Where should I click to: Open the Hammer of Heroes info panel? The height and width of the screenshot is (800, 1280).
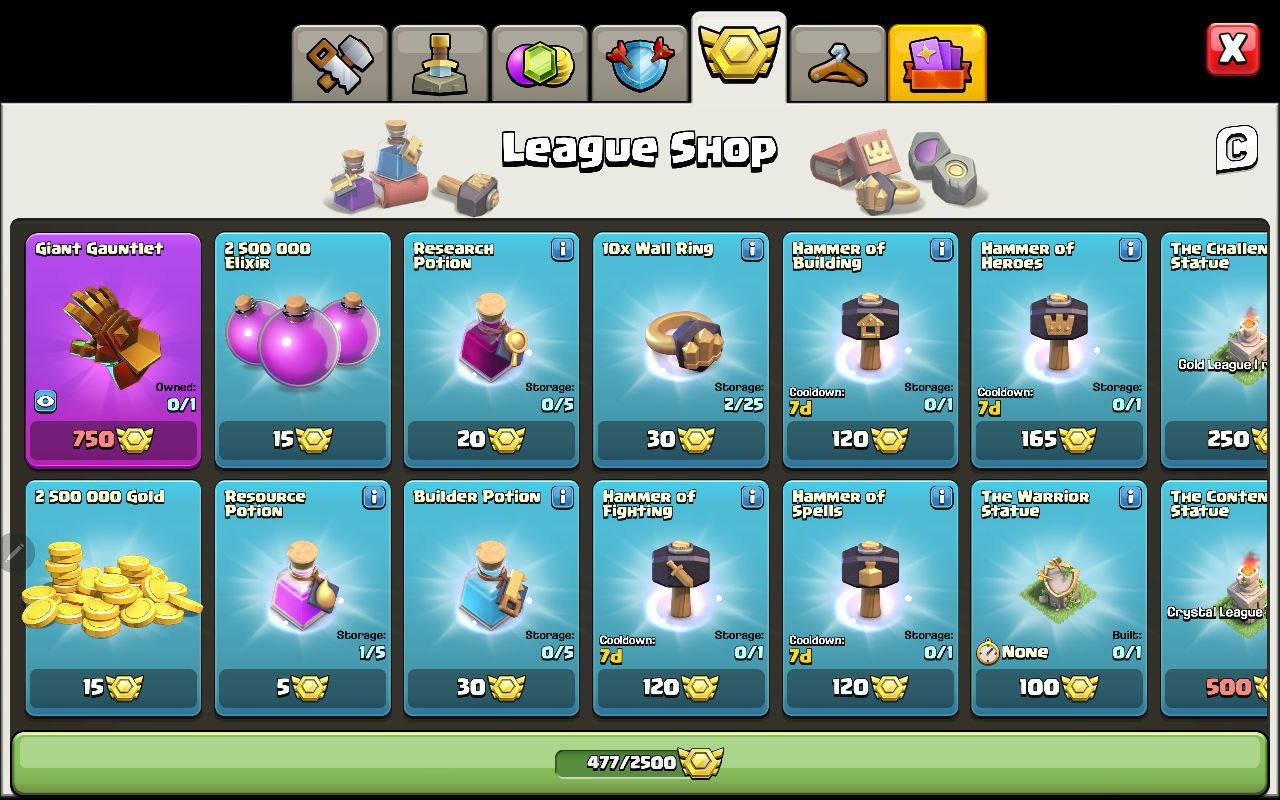coord(1129,250)
